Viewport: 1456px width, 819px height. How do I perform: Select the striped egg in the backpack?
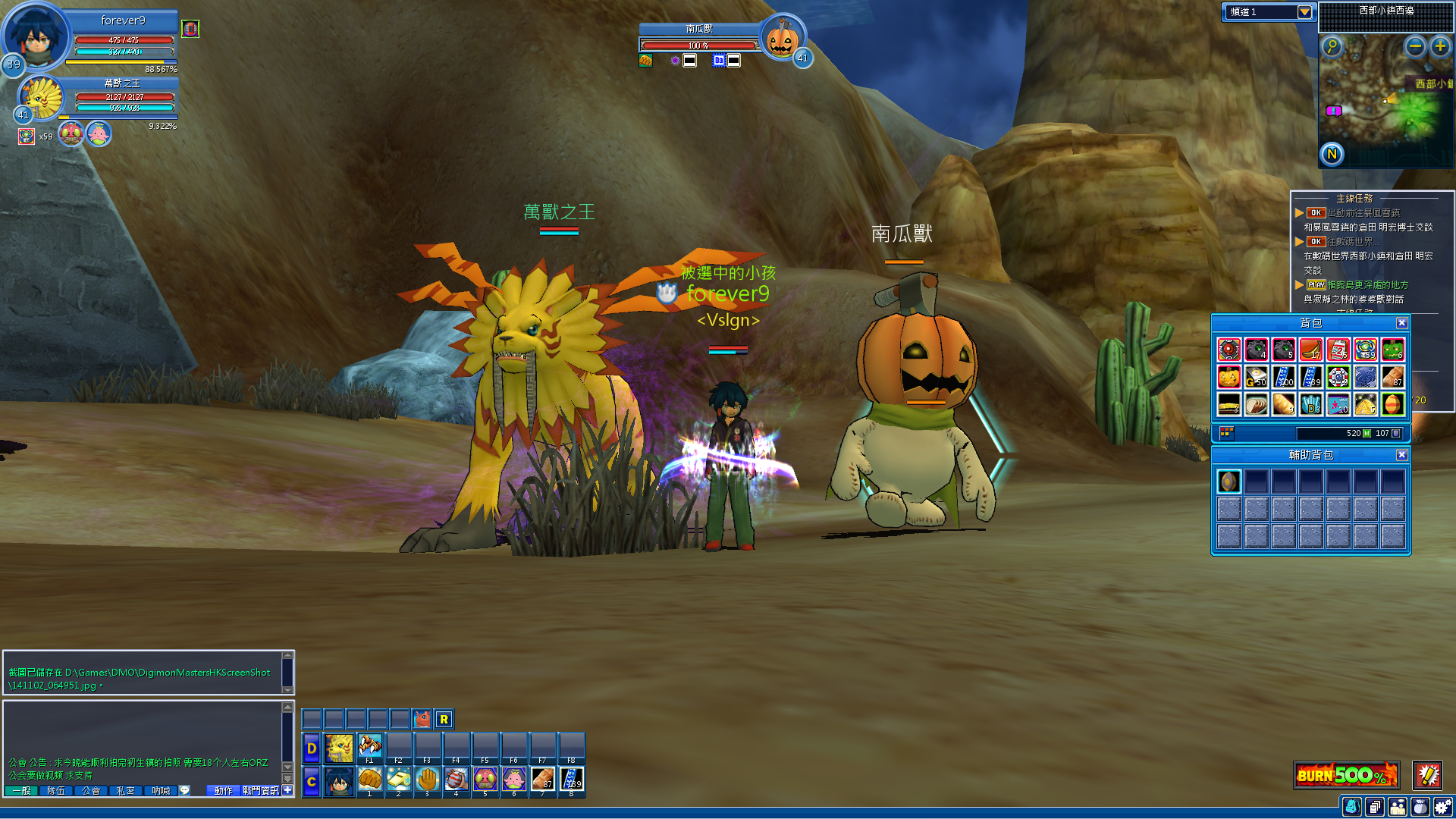click(x=1392, y=404)
